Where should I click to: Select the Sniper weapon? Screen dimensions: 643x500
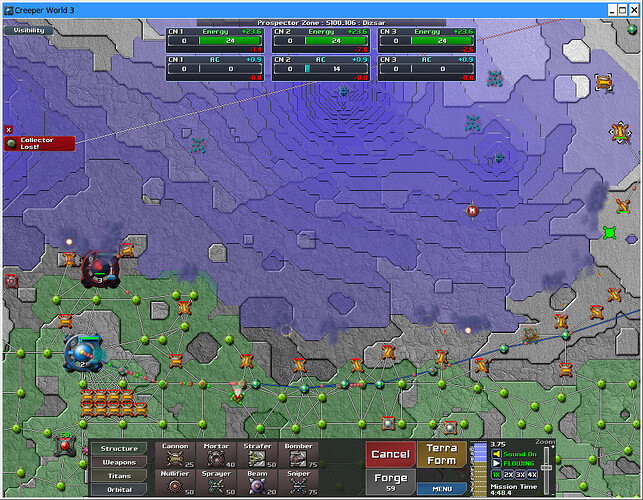click(298, 484)
